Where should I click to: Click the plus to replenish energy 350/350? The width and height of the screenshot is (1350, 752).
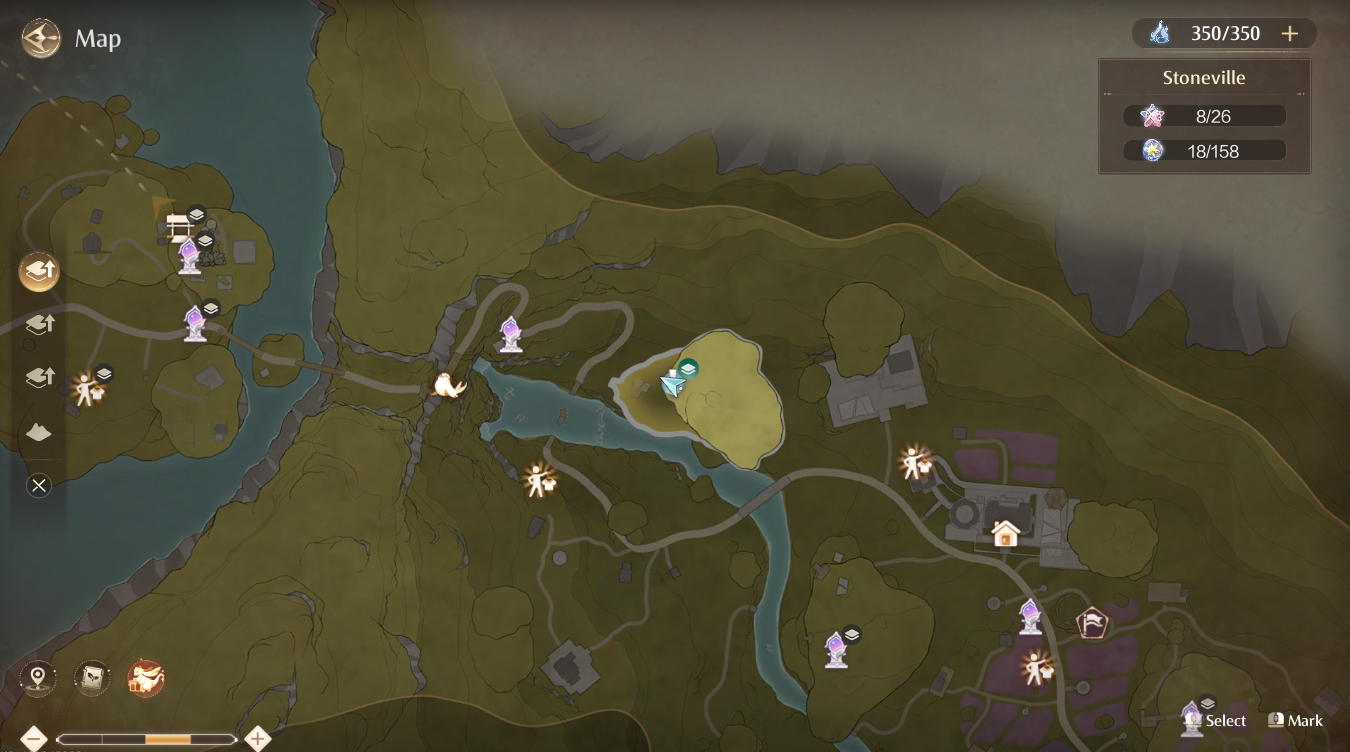(x=1290, y=33)
